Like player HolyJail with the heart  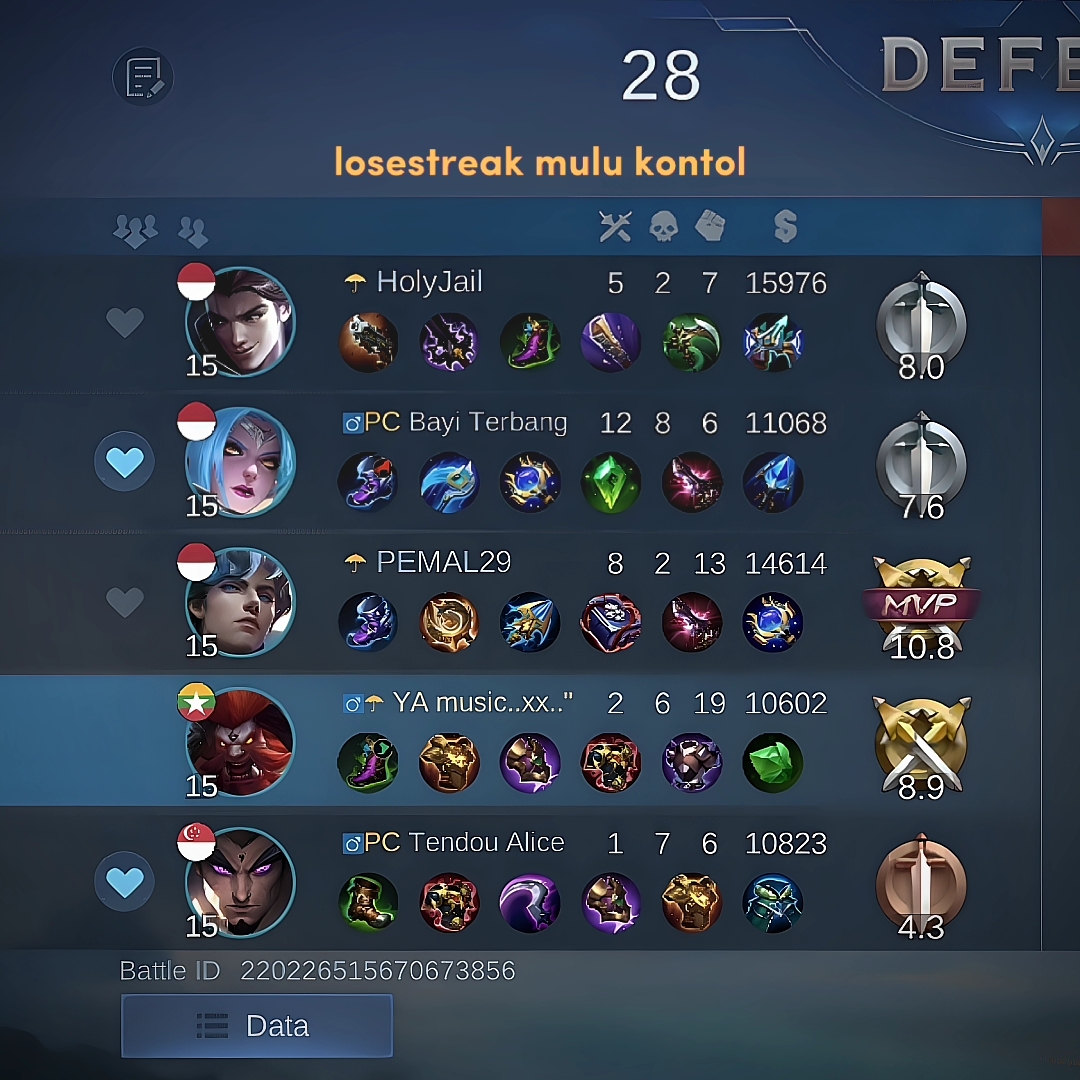[x=125, y=322]
